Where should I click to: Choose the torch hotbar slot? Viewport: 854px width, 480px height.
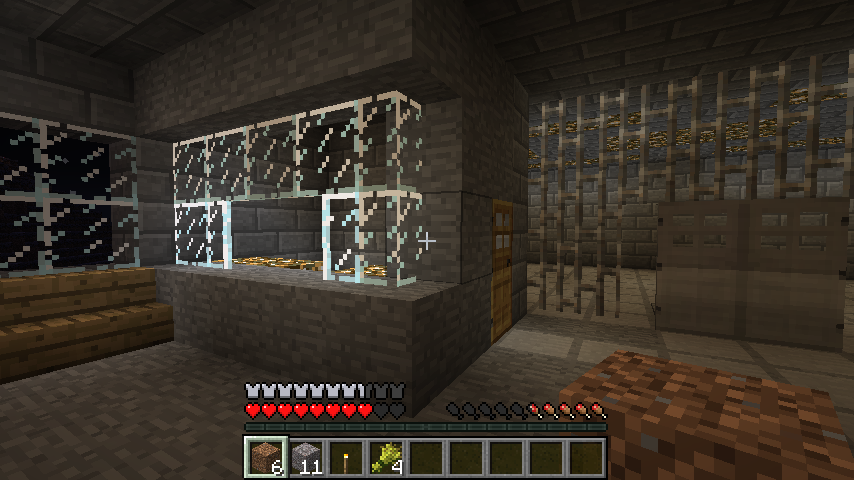click(x=346, y=457)
